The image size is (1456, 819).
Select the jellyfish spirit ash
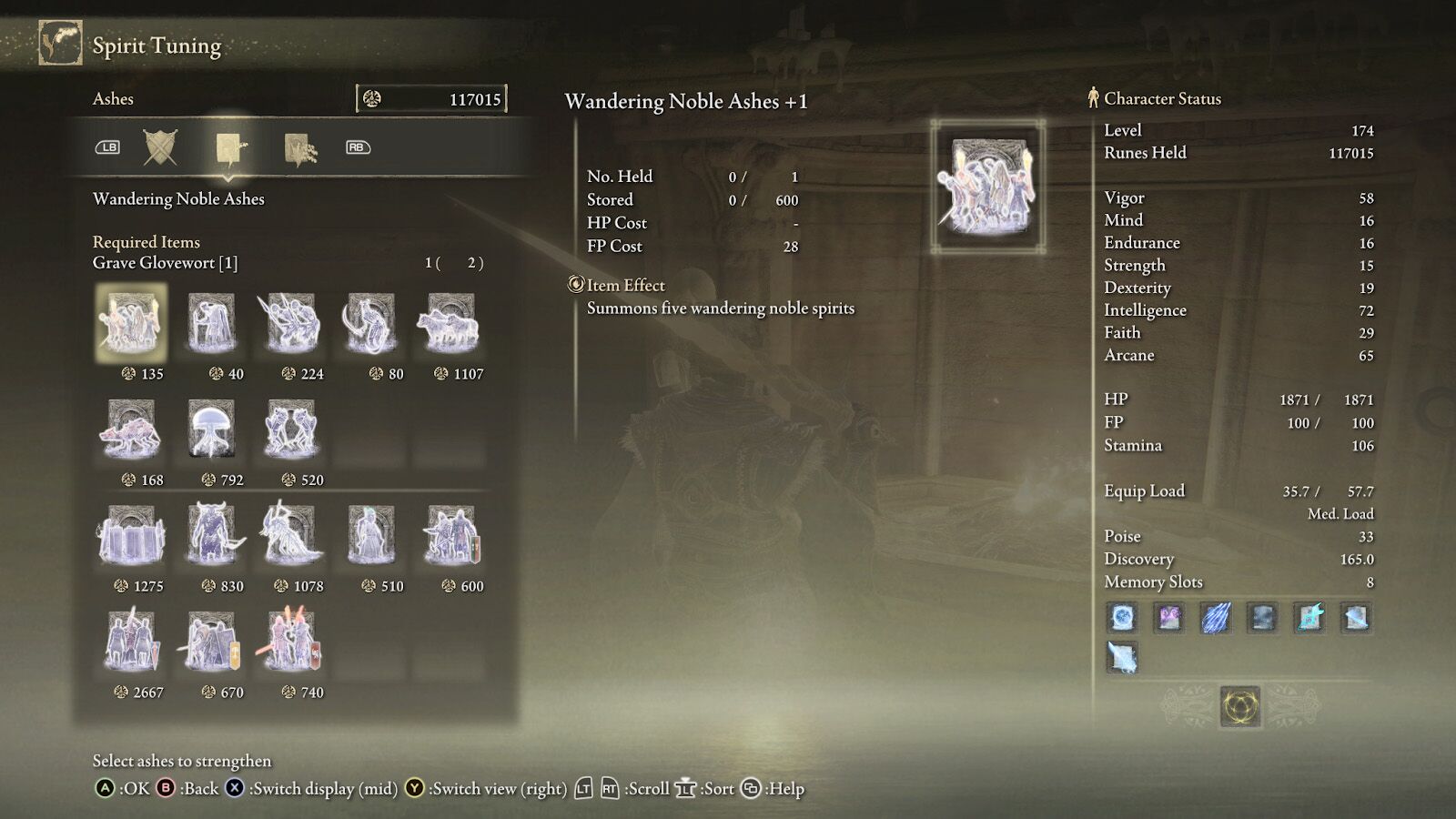point(212,430)
